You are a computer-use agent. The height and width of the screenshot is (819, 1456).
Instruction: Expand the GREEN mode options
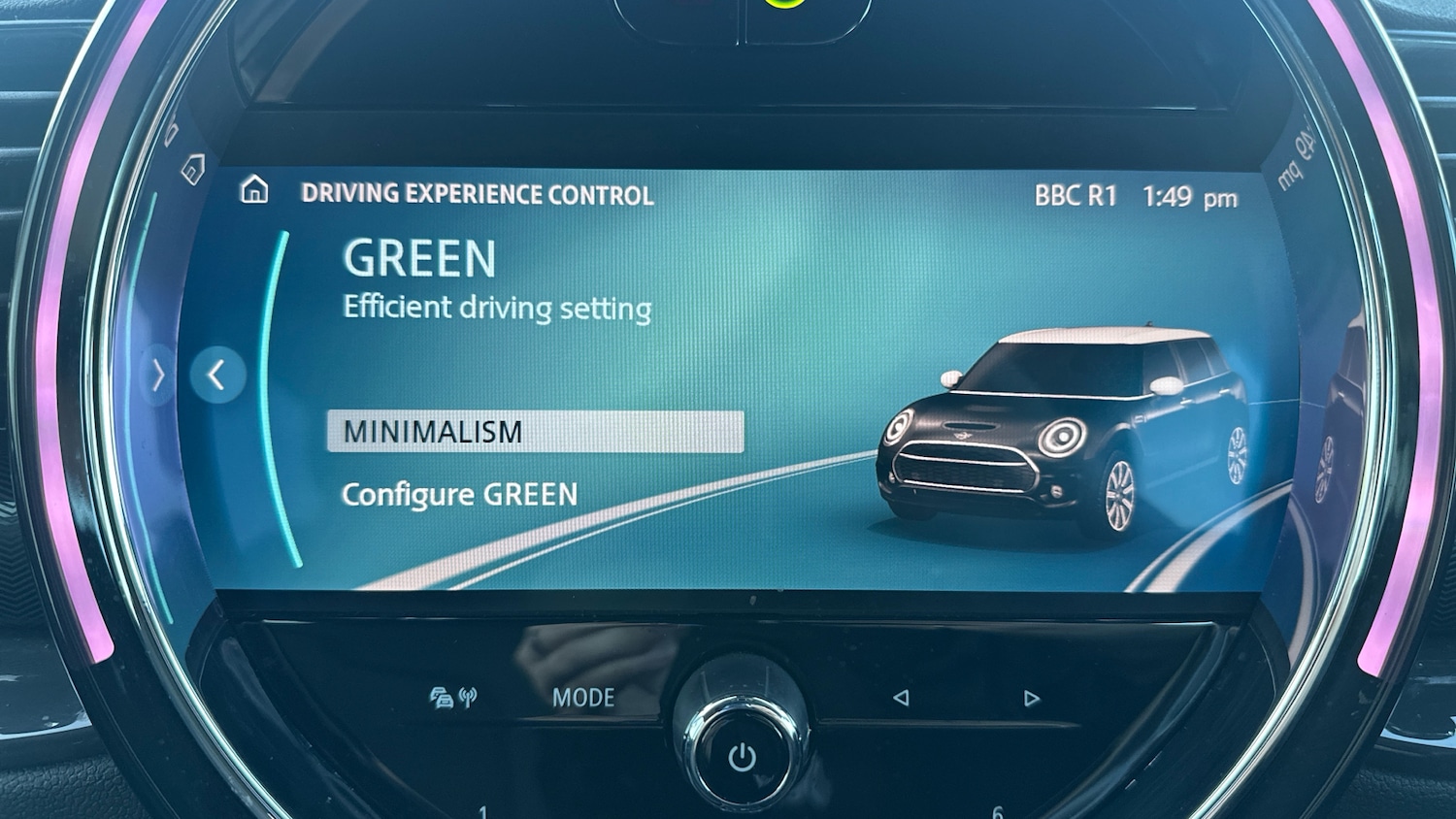click(419, 259)
